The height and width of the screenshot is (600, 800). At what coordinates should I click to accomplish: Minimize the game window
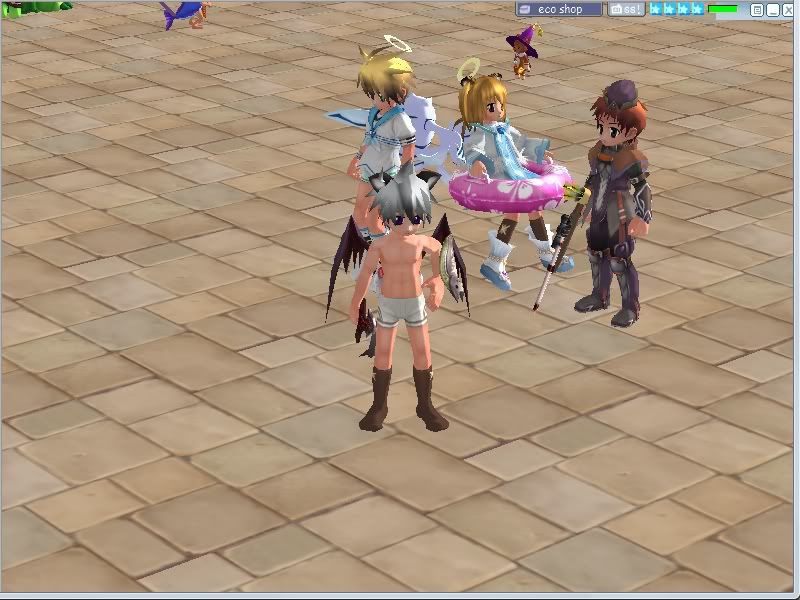pos(772,10)
